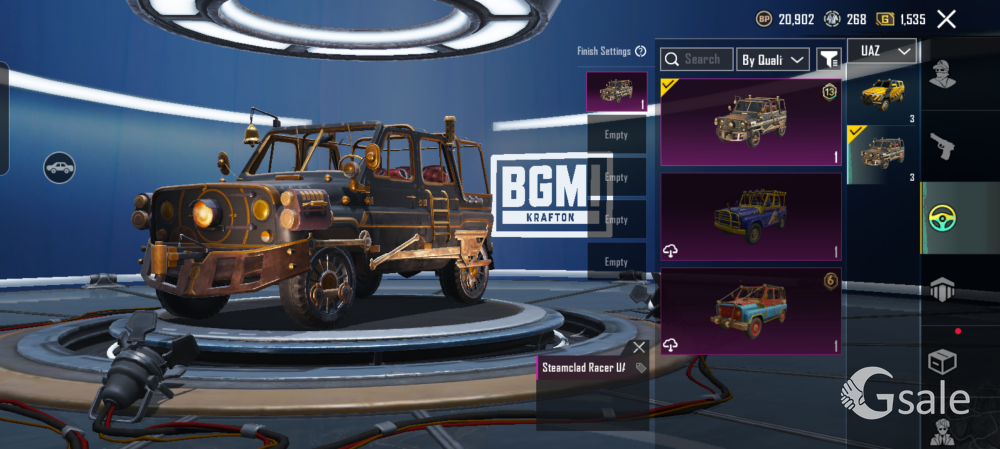
Task: Select the teal and red UAZ skin
Action: pos(750,310)
